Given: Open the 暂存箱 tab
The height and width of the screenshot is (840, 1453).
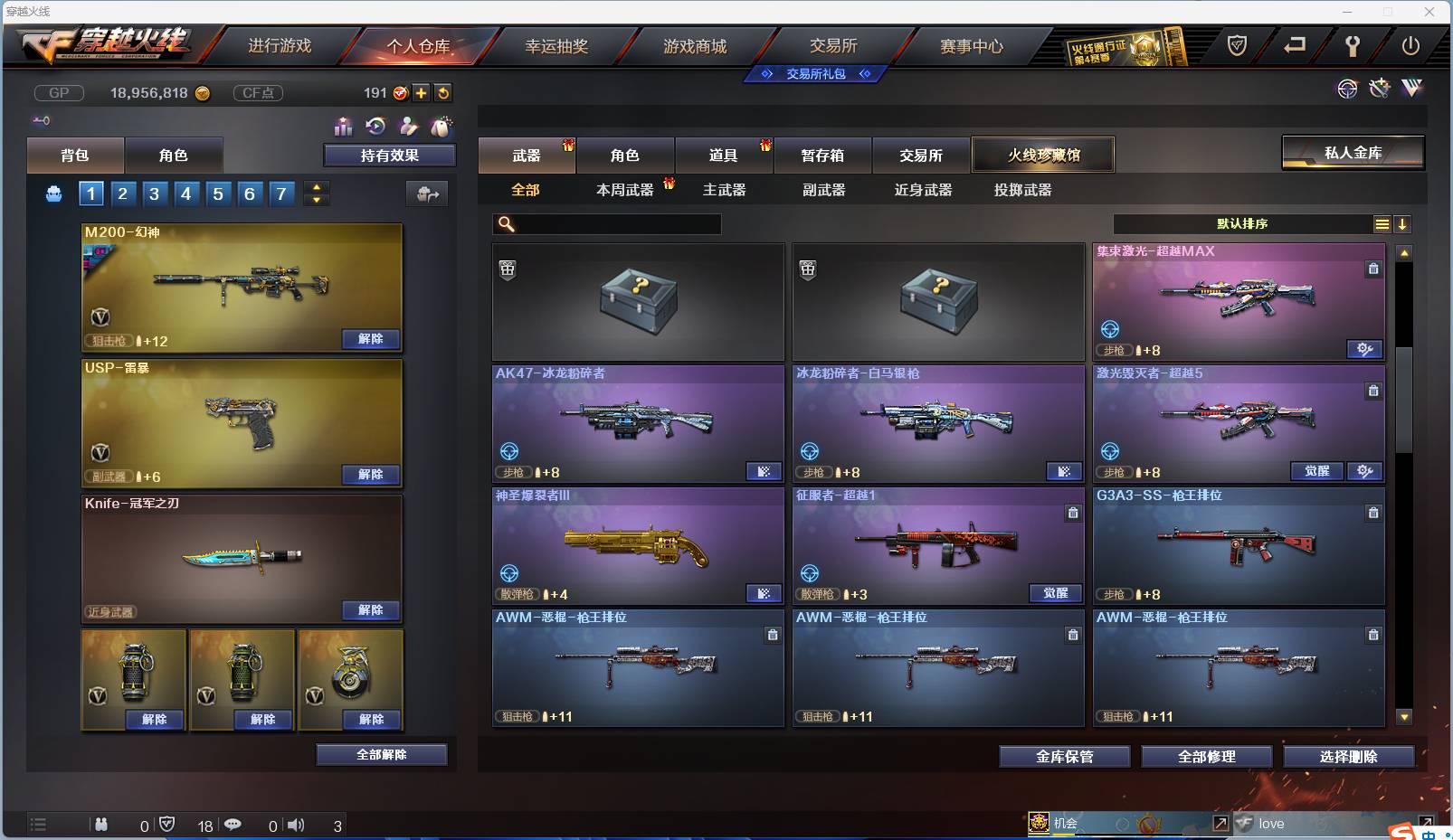Looking at the screenshot, I should point(822,155).
